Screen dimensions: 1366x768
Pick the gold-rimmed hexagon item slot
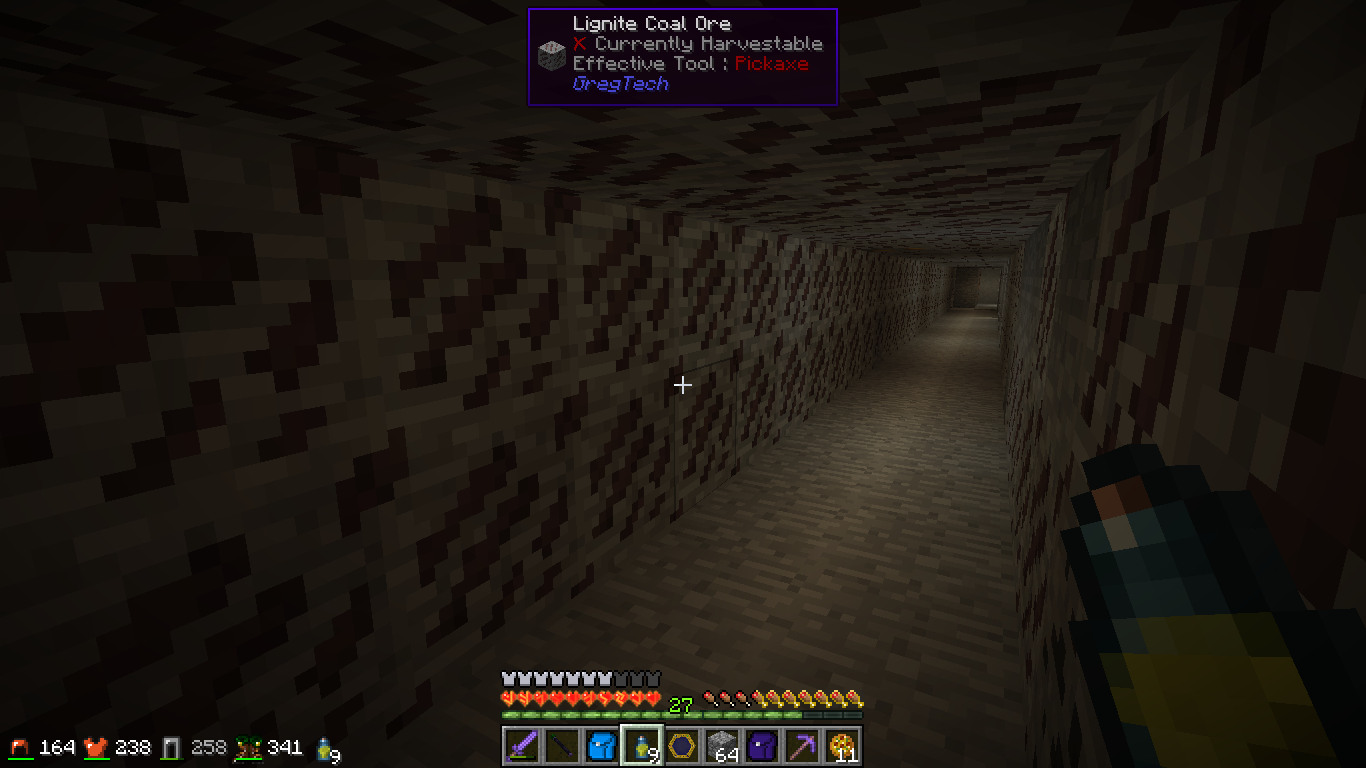pos(682,746)
